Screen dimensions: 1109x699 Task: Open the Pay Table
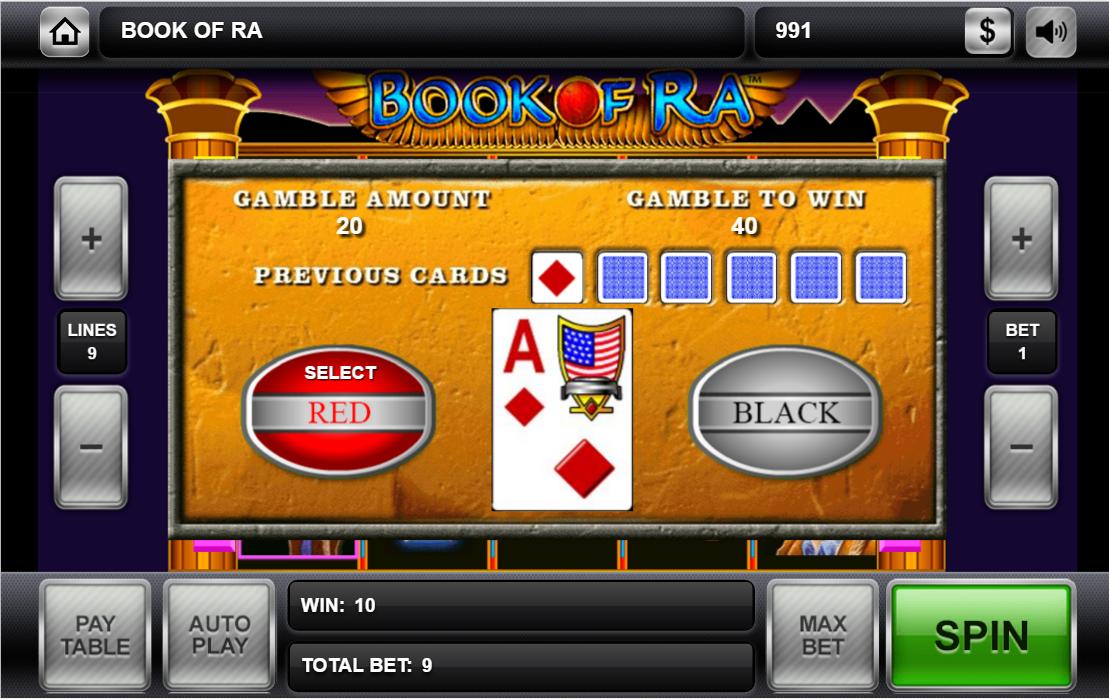click(95, 635)
